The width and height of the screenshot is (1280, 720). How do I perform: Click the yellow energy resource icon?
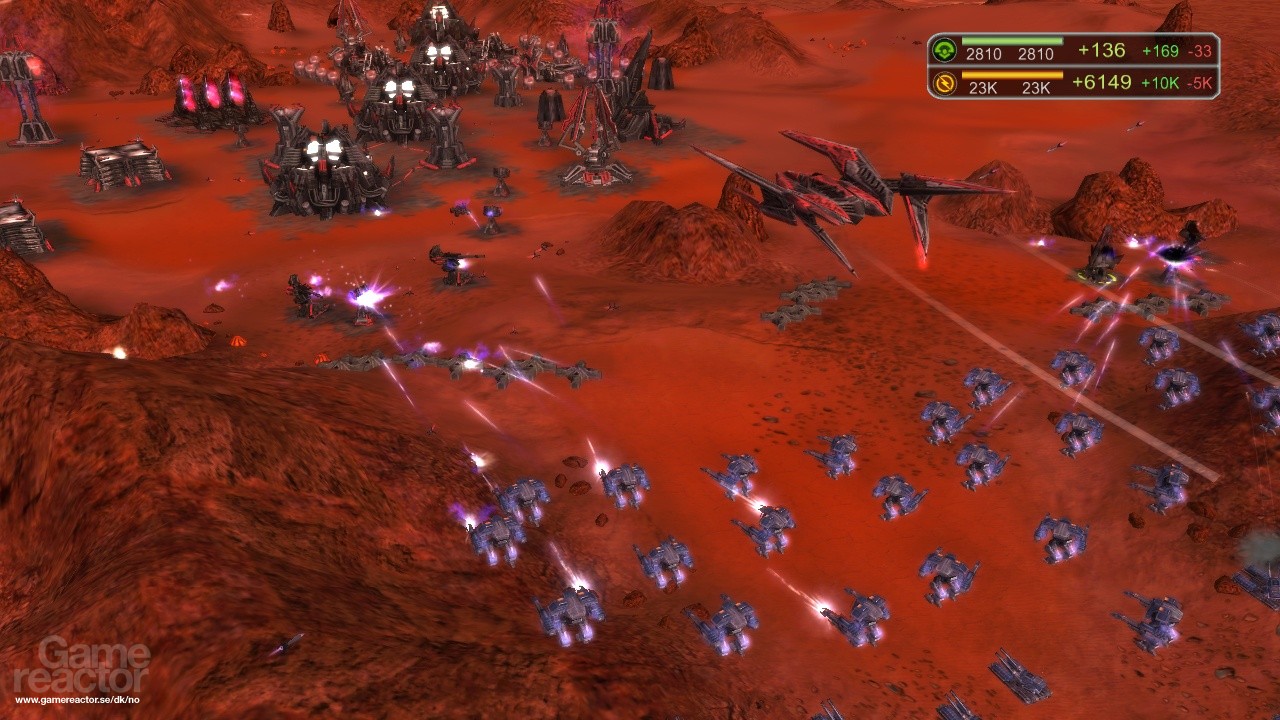point(943,83)
